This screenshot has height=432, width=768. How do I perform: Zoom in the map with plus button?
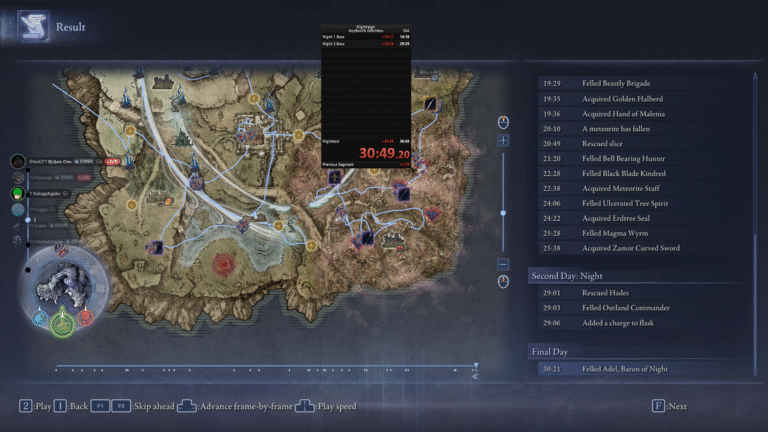pos(504,141)
